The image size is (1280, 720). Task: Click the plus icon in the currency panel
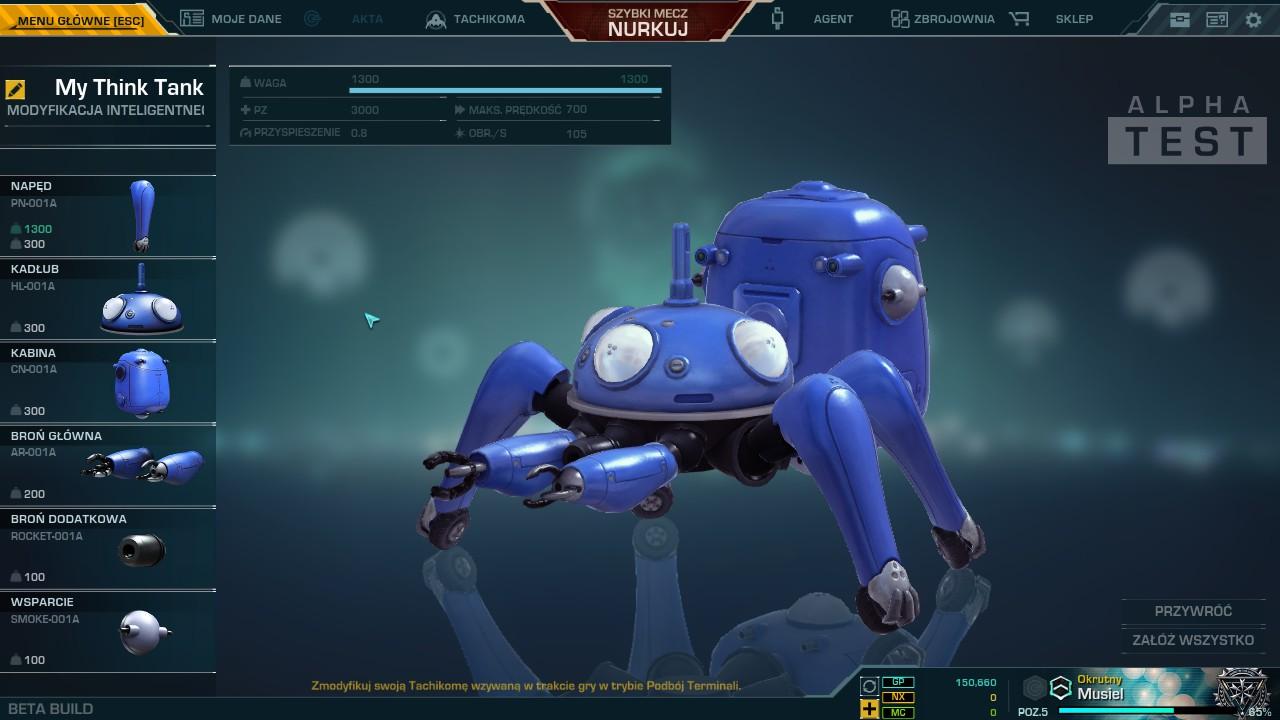coord(868,708)
